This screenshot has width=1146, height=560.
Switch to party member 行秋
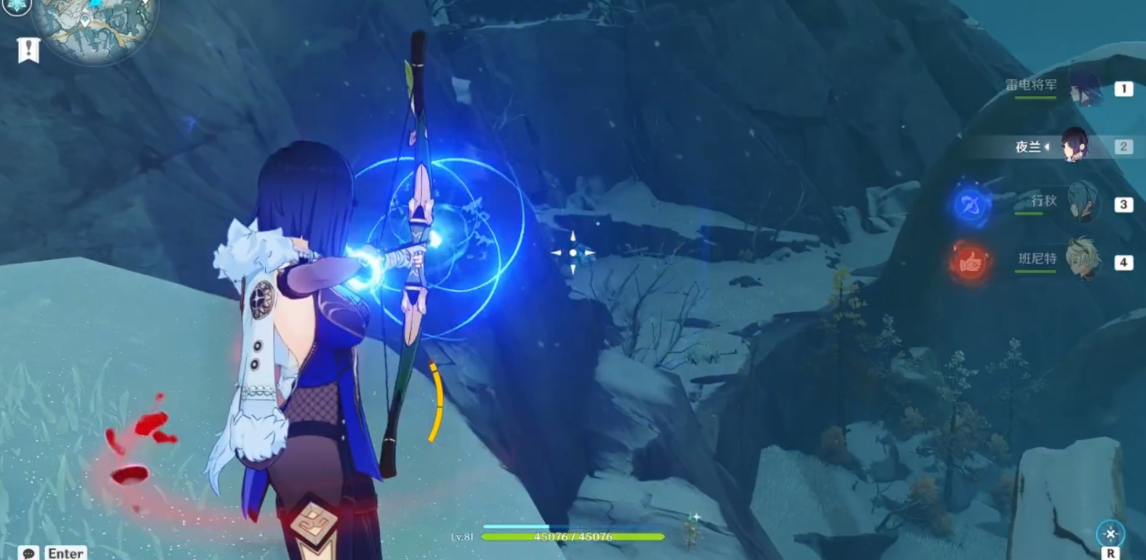pos(1082,203)
